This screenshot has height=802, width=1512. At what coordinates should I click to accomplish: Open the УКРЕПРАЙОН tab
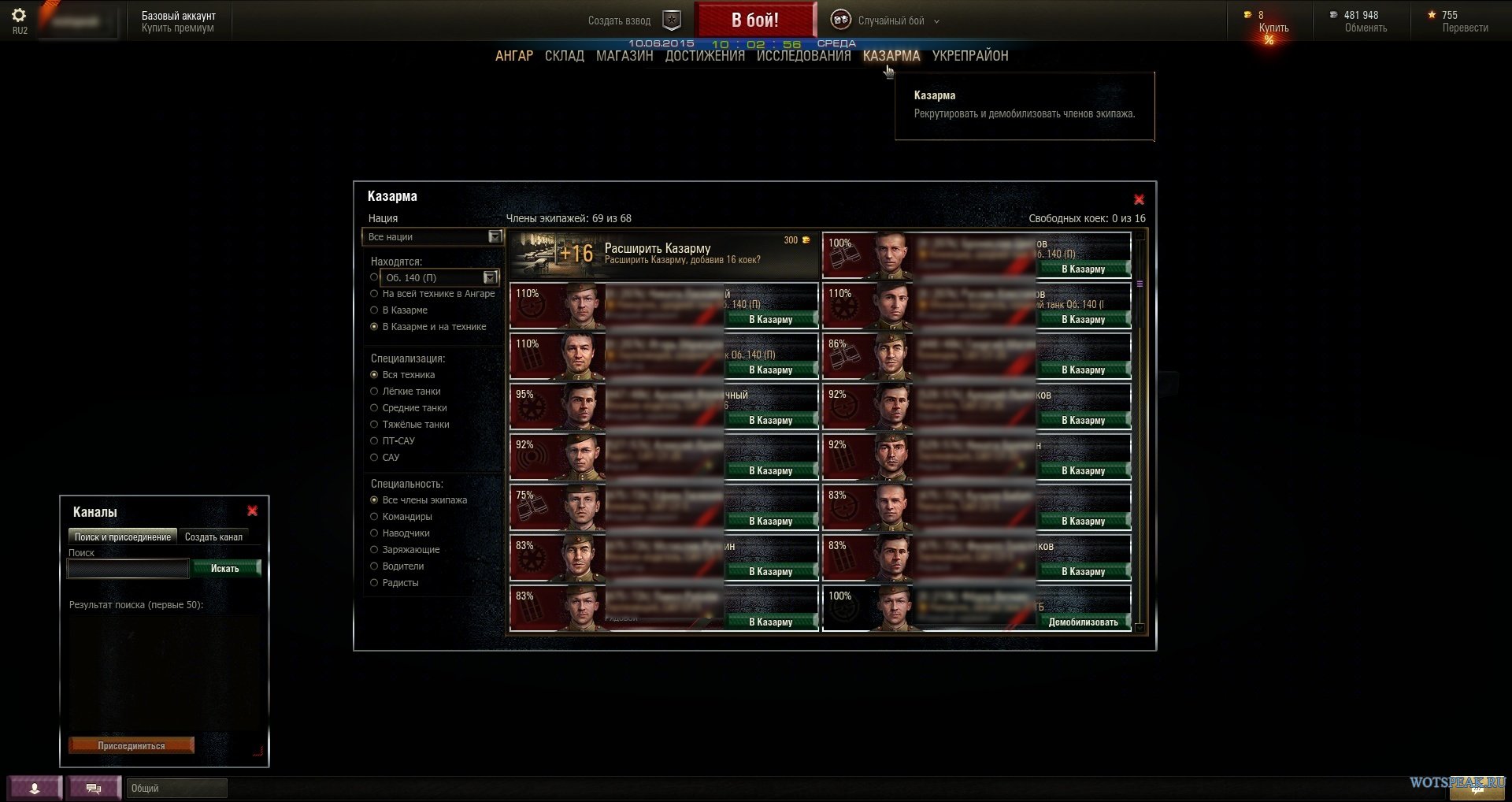tap(969, 56)
